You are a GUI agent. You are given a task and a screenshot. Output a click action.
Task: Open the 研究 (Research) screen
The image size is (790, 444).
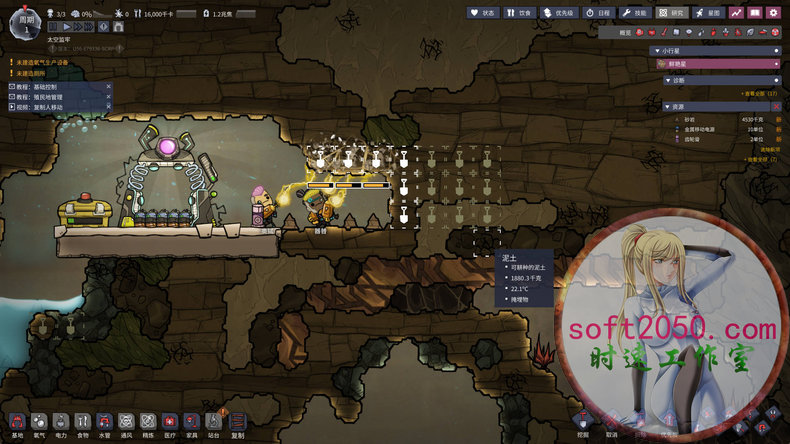coord(672,13)
